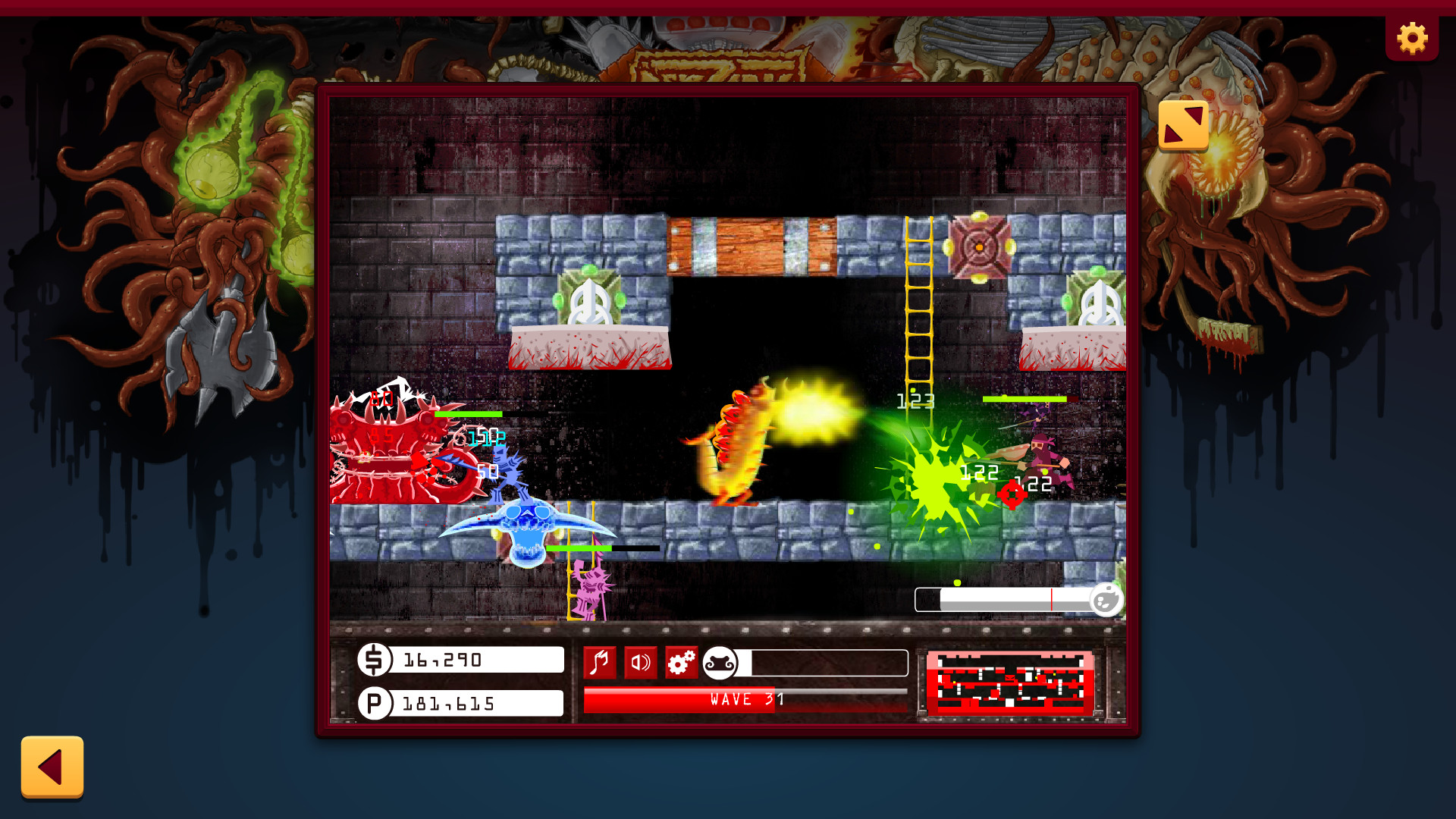Open the gear settings icon in the top-right corner
Viewport: 1456px width, 819px height.
click(x=1411, y=36)
